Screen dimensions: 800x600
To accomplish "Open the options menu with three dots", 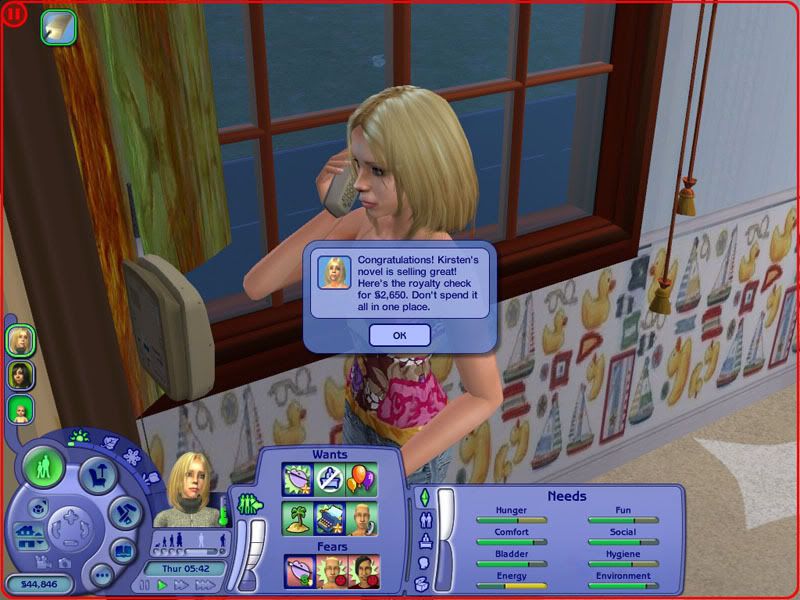I will point(100,576).
